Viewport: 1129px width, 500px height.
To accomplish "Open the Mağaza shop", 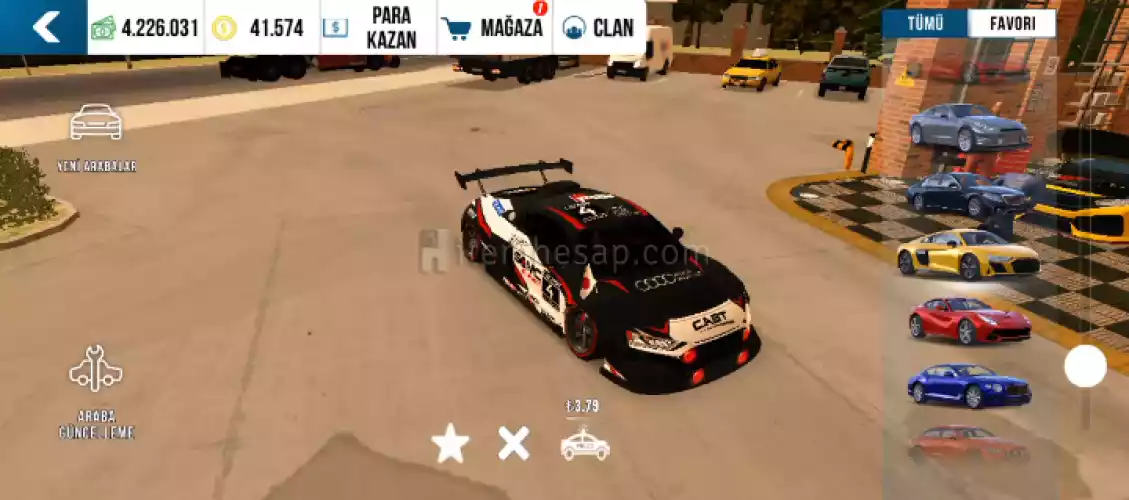I will click(x=494, y=27).
